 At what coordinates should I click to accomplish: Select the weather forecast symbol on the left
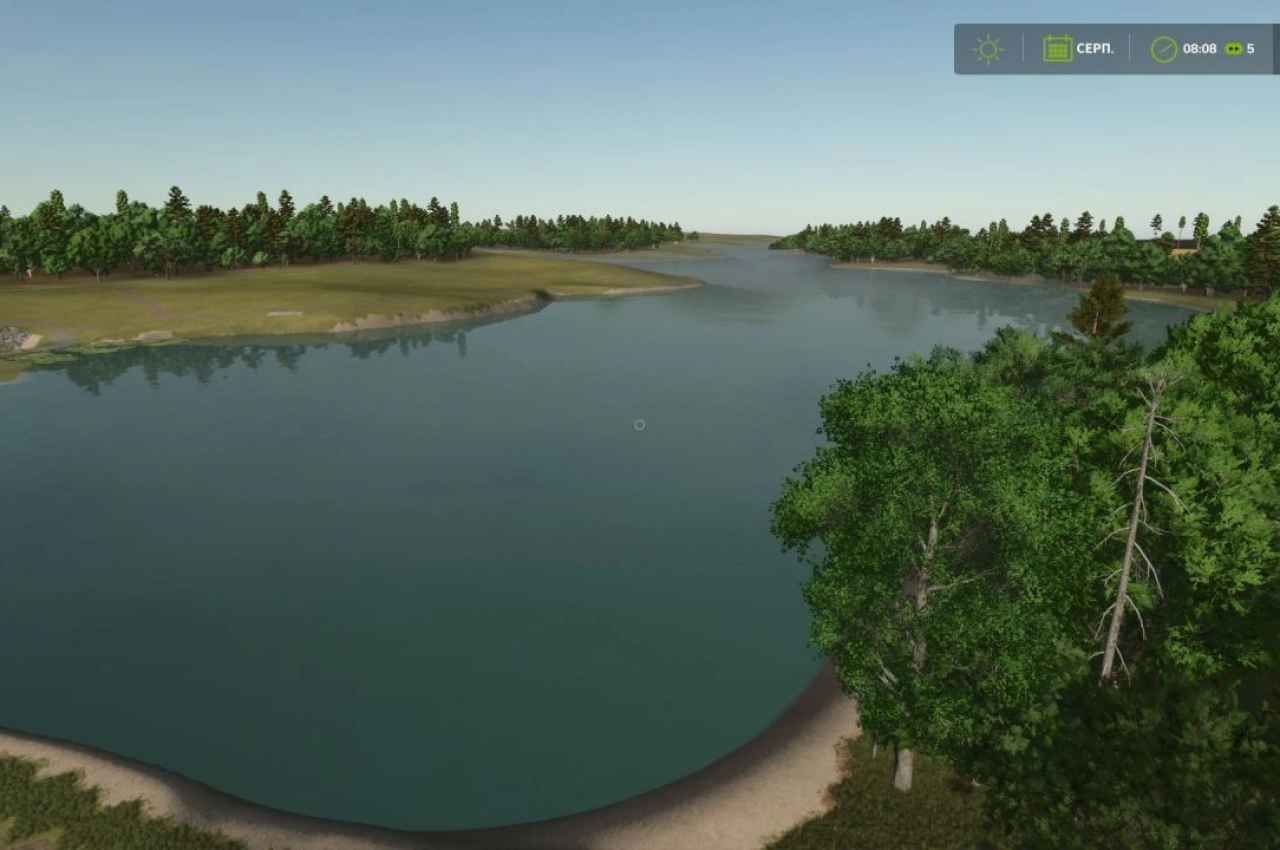[988, 48]
